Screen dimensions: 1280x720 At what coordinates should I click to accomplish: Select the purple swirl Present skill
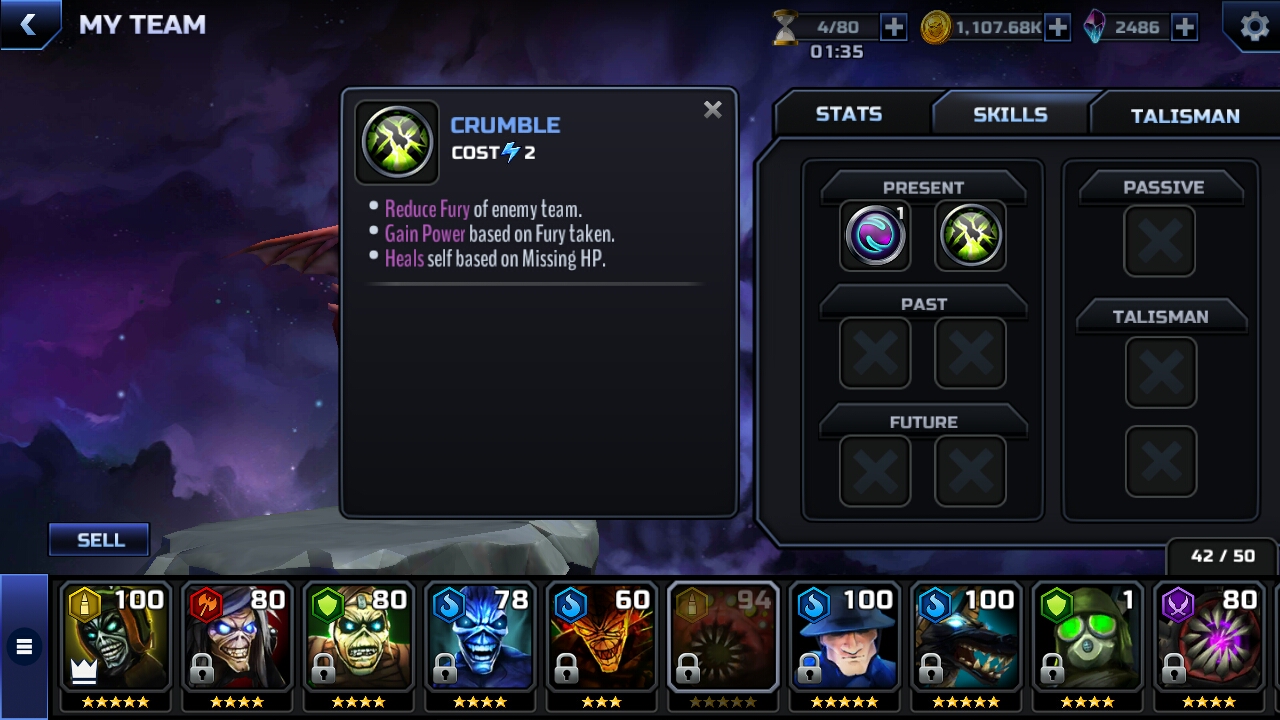click(875, 236)
